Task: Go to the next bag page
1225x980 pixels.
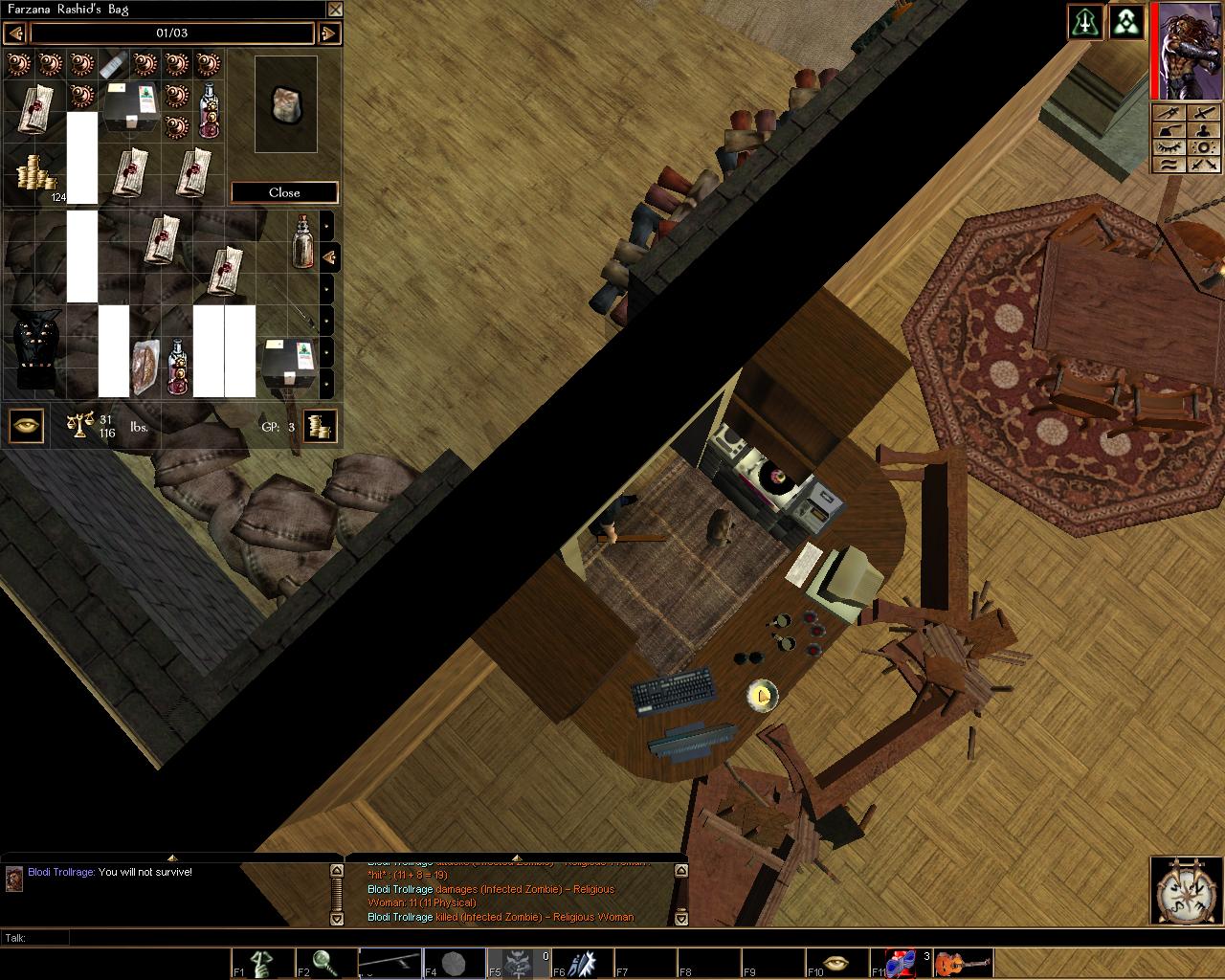Action: (328, 33)
